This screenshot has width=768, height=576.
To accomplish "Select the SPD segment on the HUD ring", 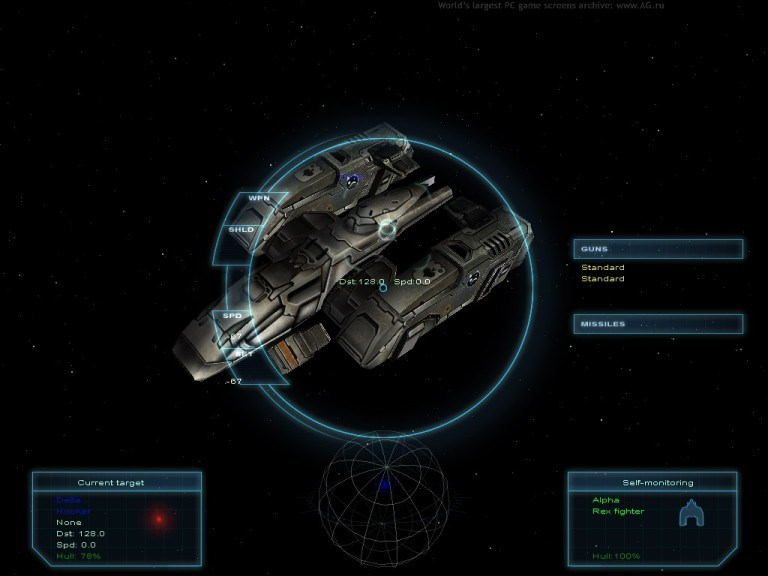I will click(x=232, y=316).
